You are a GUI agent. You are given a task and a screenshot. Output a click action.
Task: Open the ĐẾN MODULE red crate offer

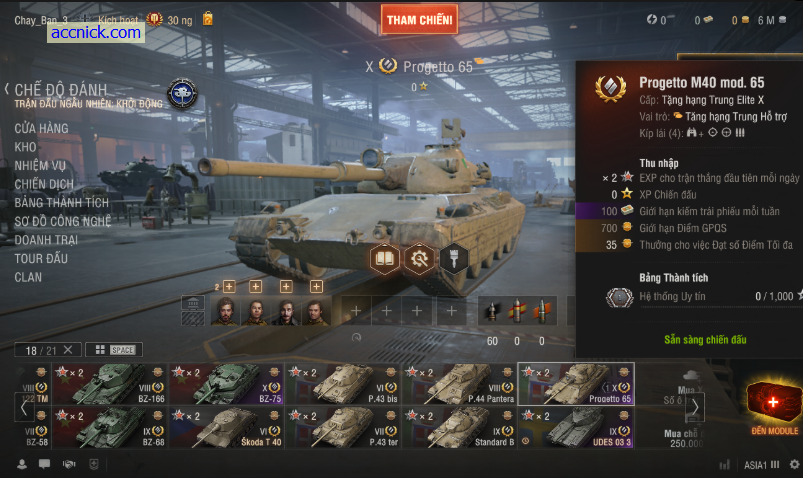[774, 406]
